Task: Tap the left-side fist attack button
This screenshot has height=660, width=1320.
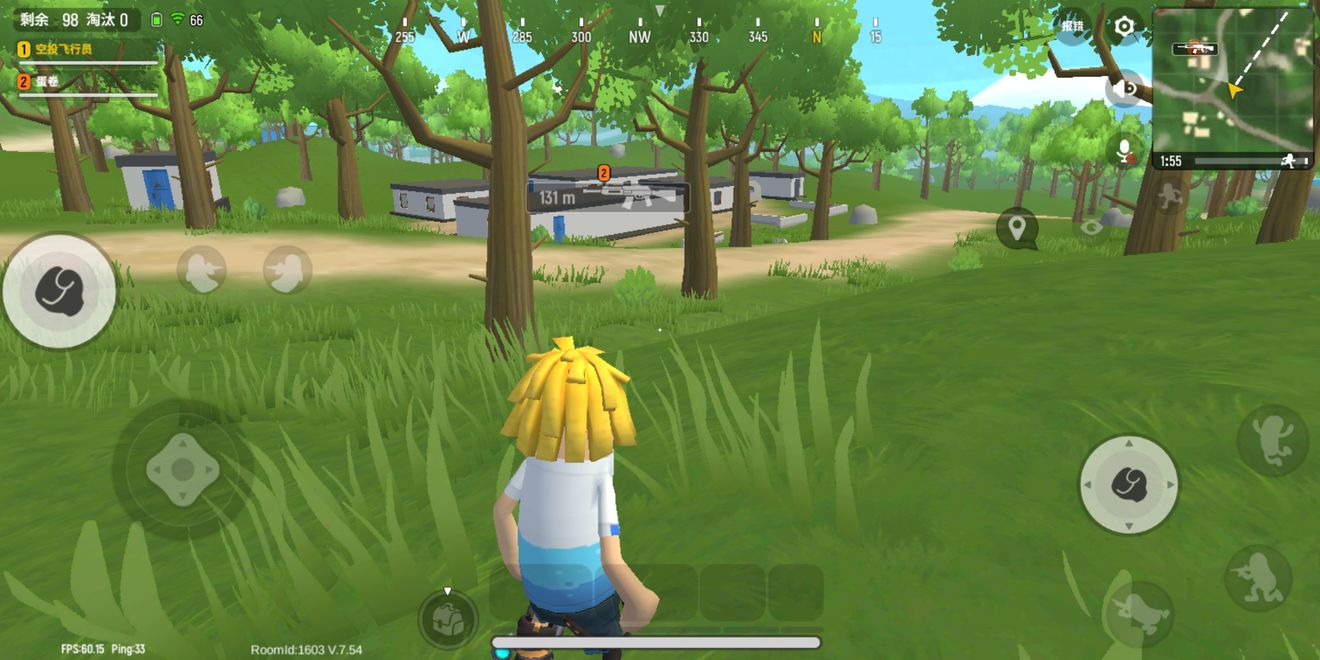Action: tap(59, 291)
